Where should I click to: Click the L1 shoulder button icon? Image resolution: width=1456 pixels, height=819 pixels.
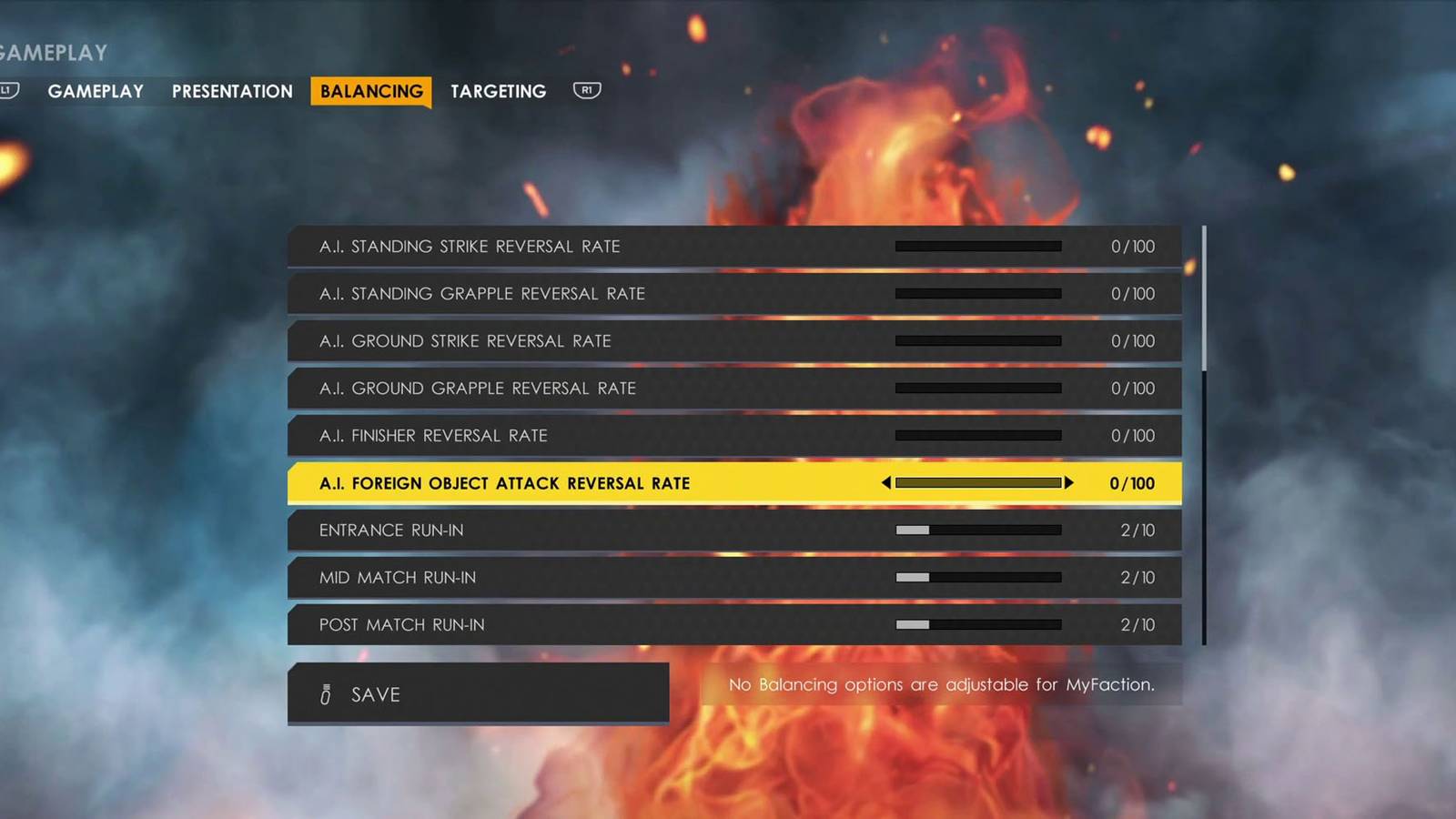10,91
